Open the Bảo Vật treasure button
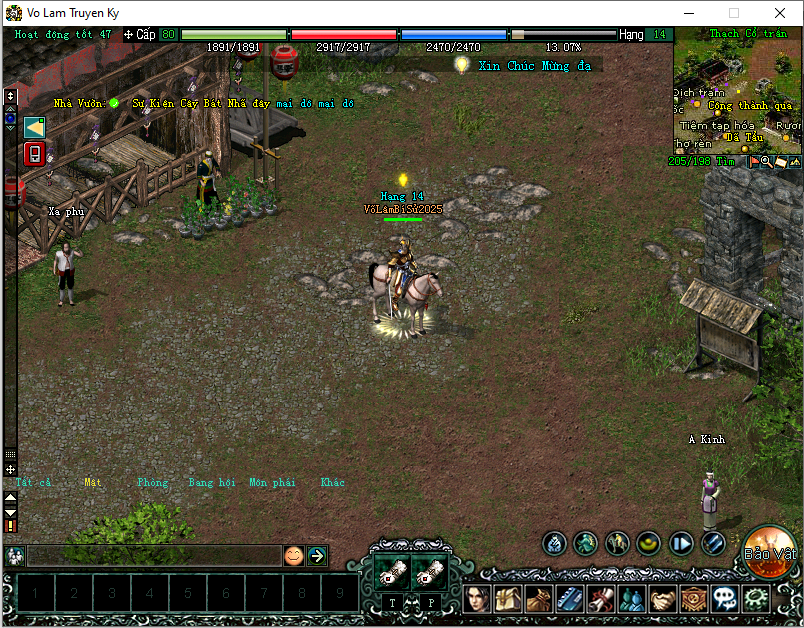Image resolution: width=804 pixels, height=628 pixels. point(768,552)
